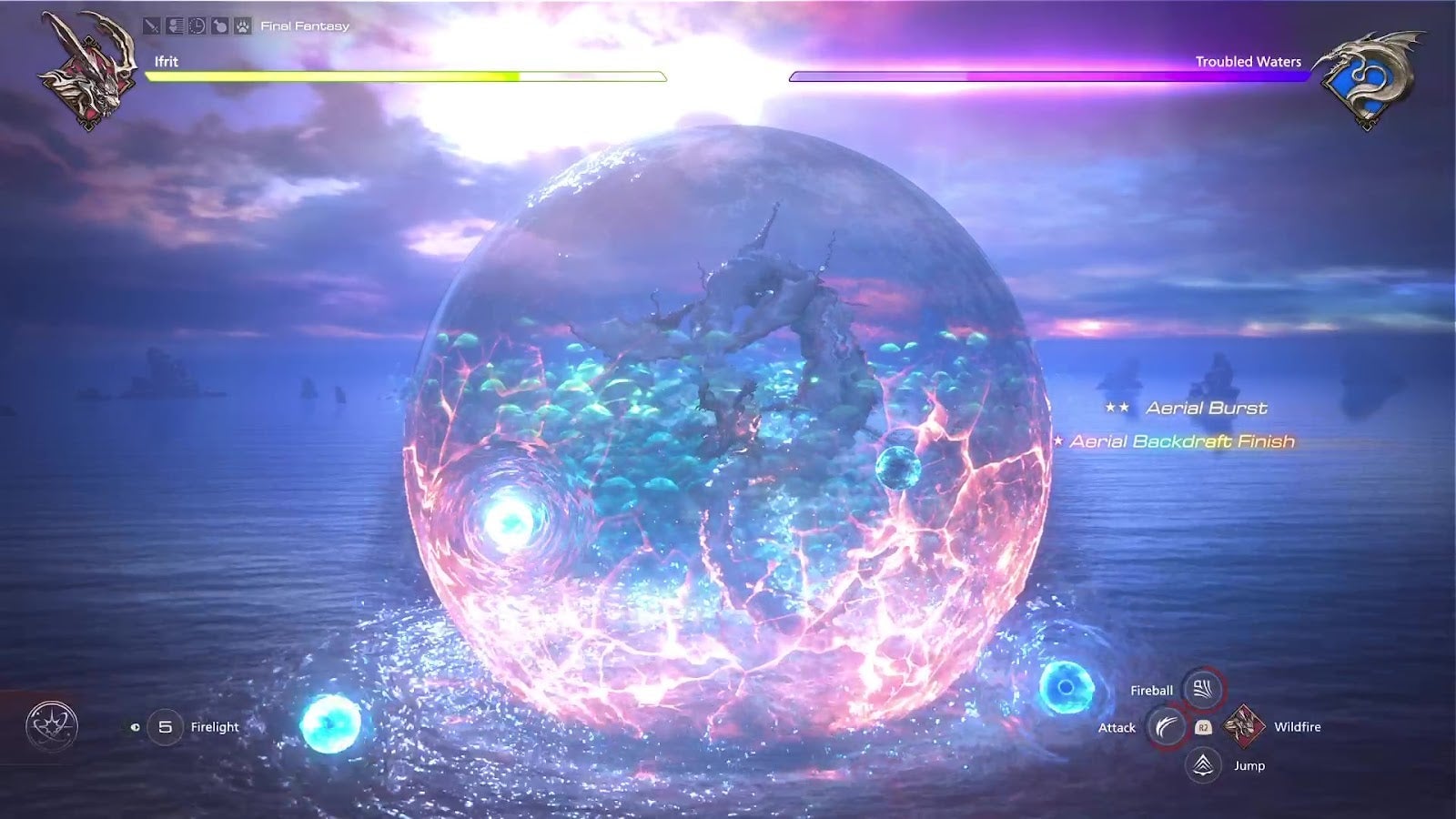Click the paw print icon beside Final Fantasy
1456x819 pixels.
click(x=242, y=25)
